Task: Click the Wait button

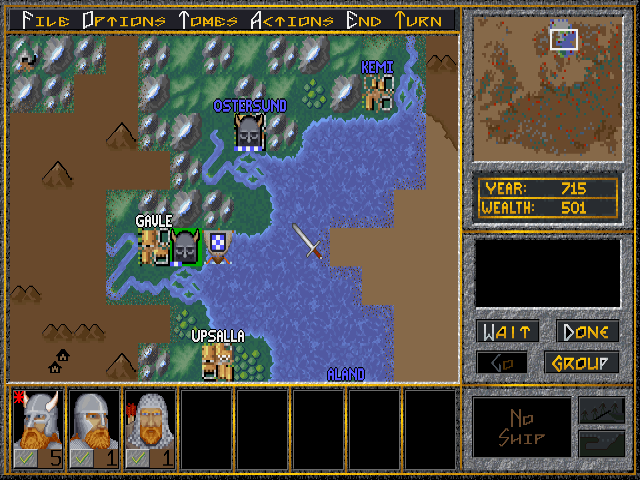Action: click(507, 332)
